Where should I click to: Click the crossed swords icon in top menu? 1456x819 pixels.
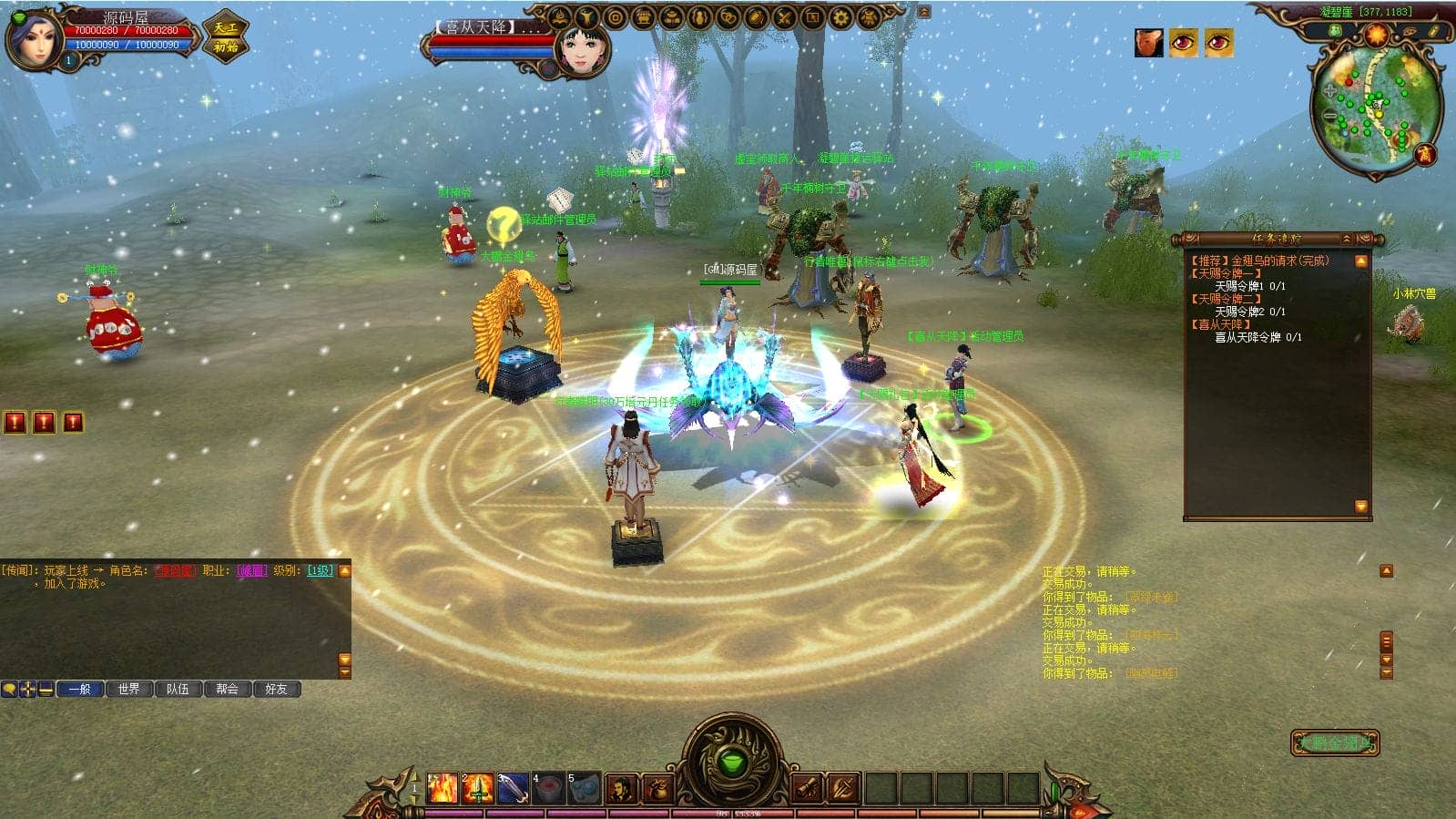784,17
